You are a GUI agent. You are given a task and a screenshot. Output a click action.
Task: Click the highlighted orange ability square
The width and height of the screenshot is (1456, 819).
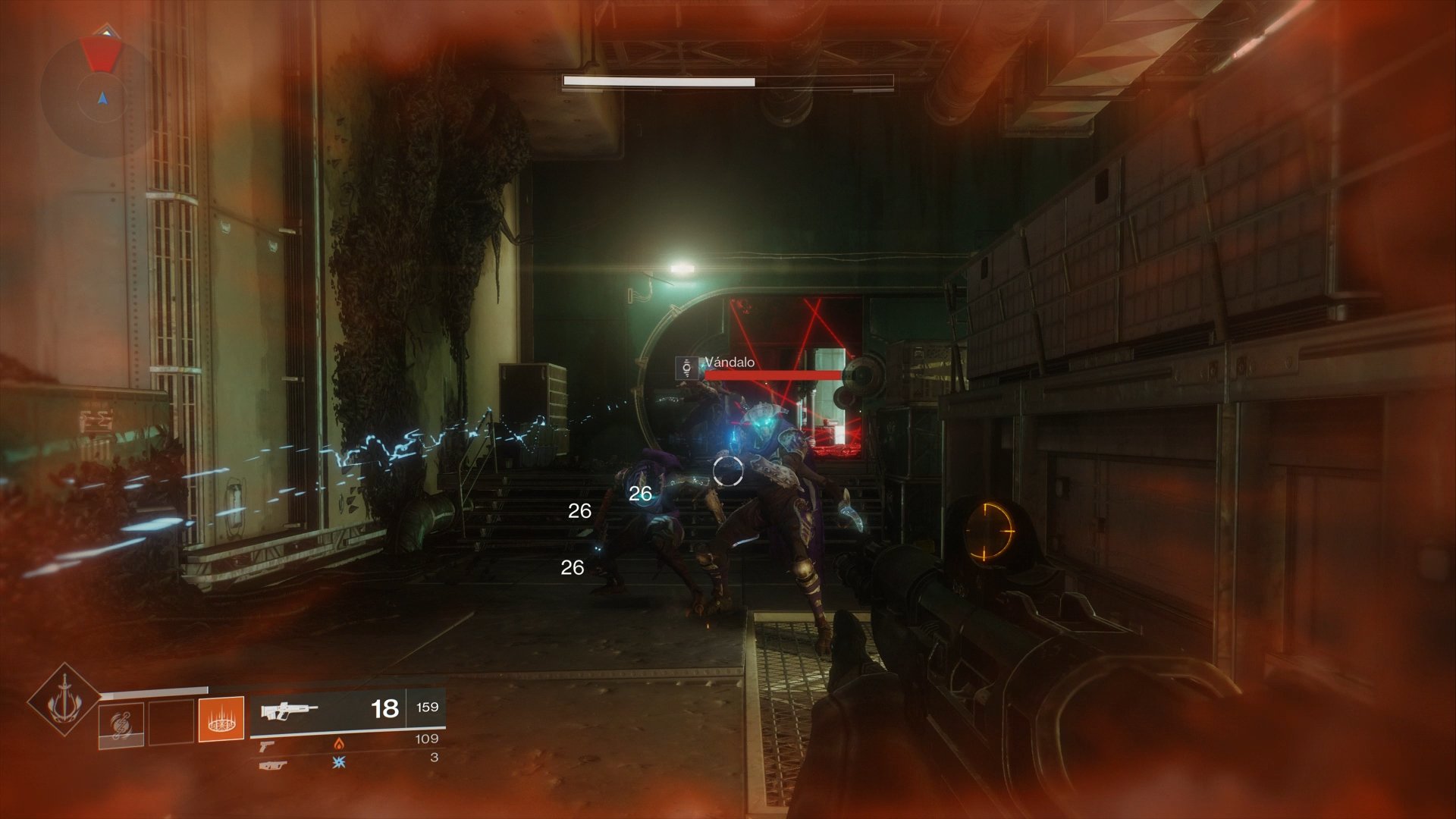point(220,719)
